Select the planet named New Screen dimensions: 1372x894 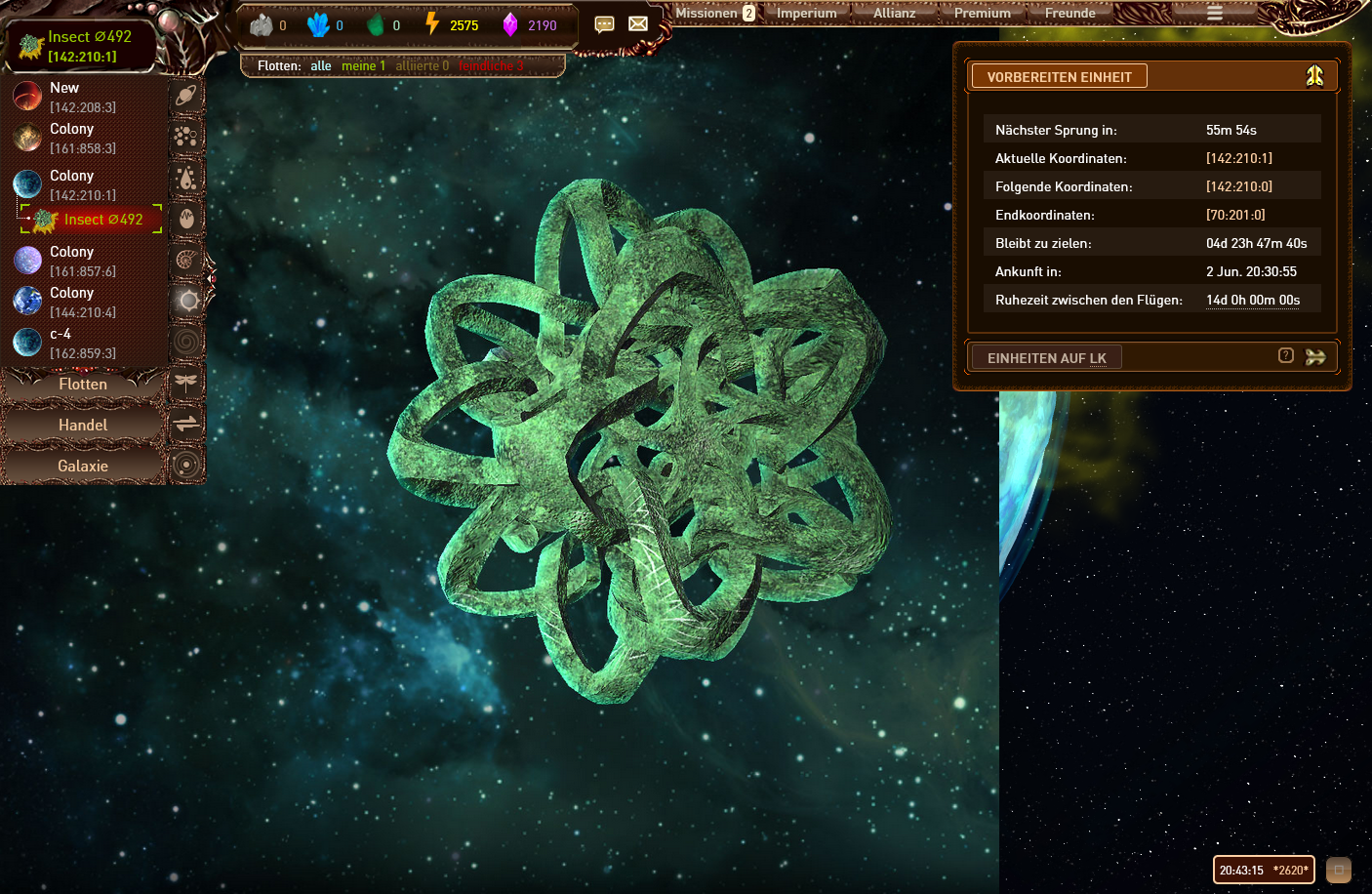(x=64, y=88)
